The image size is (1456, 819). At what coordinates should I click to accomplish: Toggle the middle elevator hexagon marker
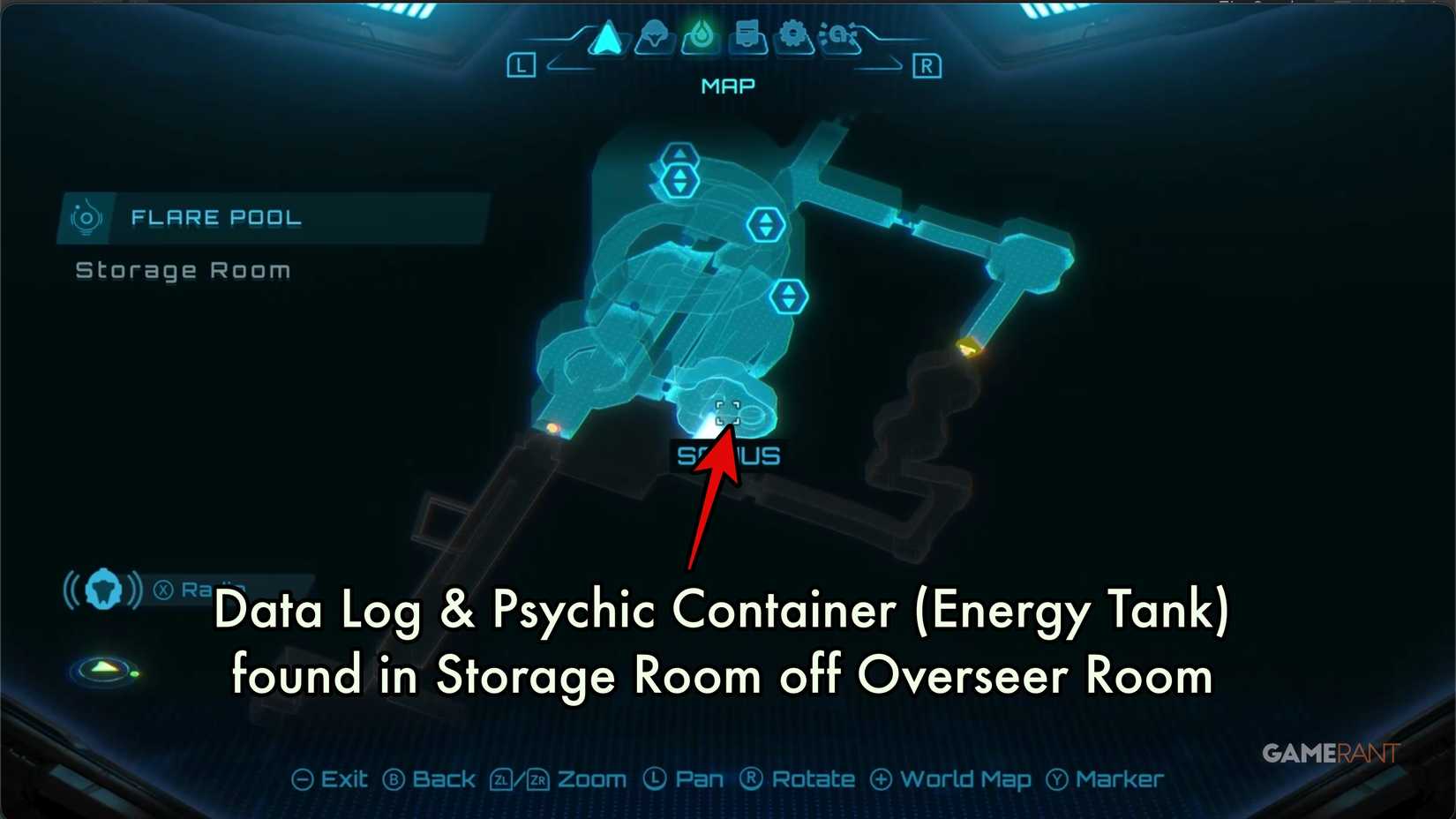pos(766,225)
